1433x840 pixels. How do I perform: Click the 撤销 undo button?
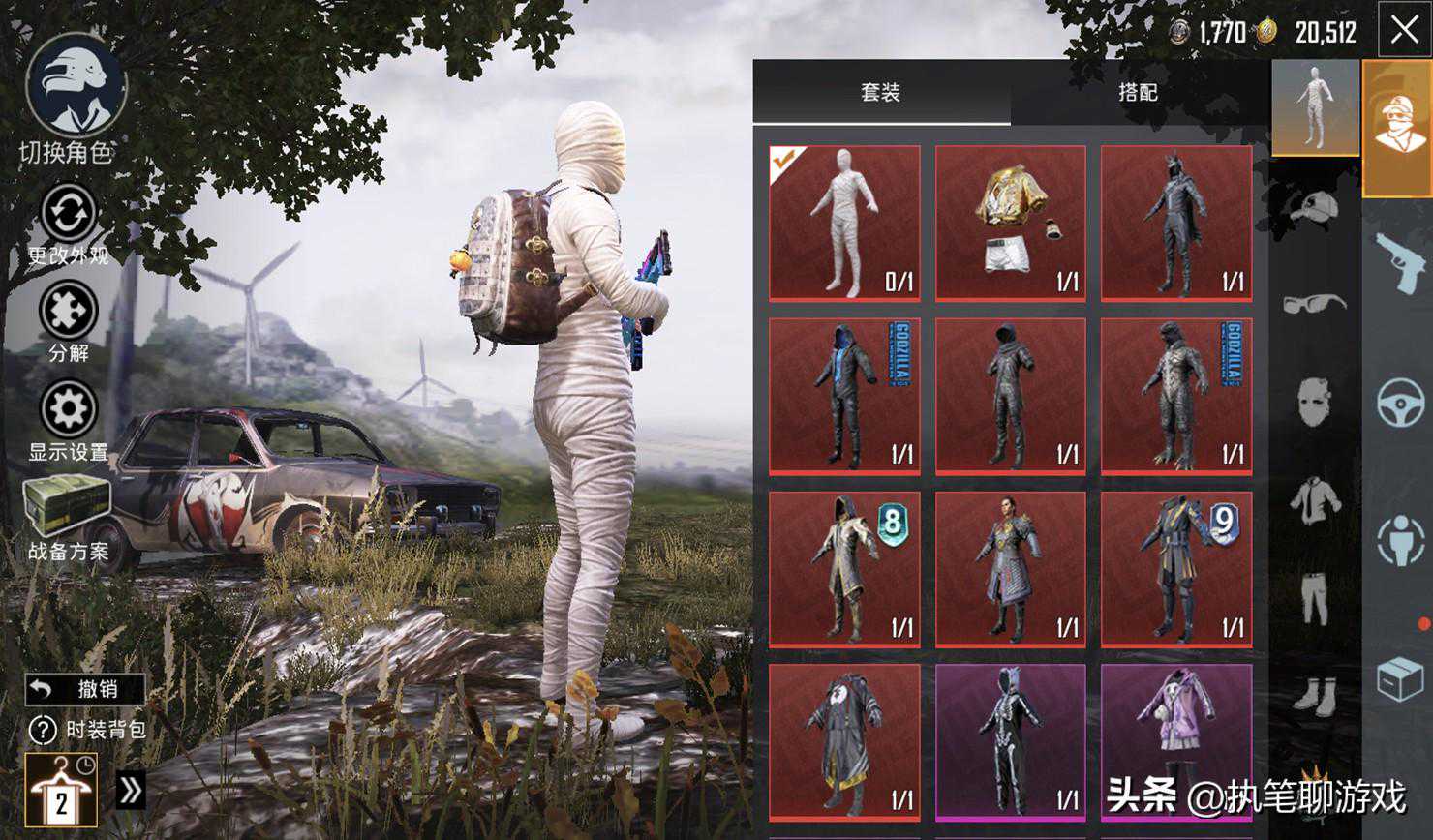(x=85, y=689)
